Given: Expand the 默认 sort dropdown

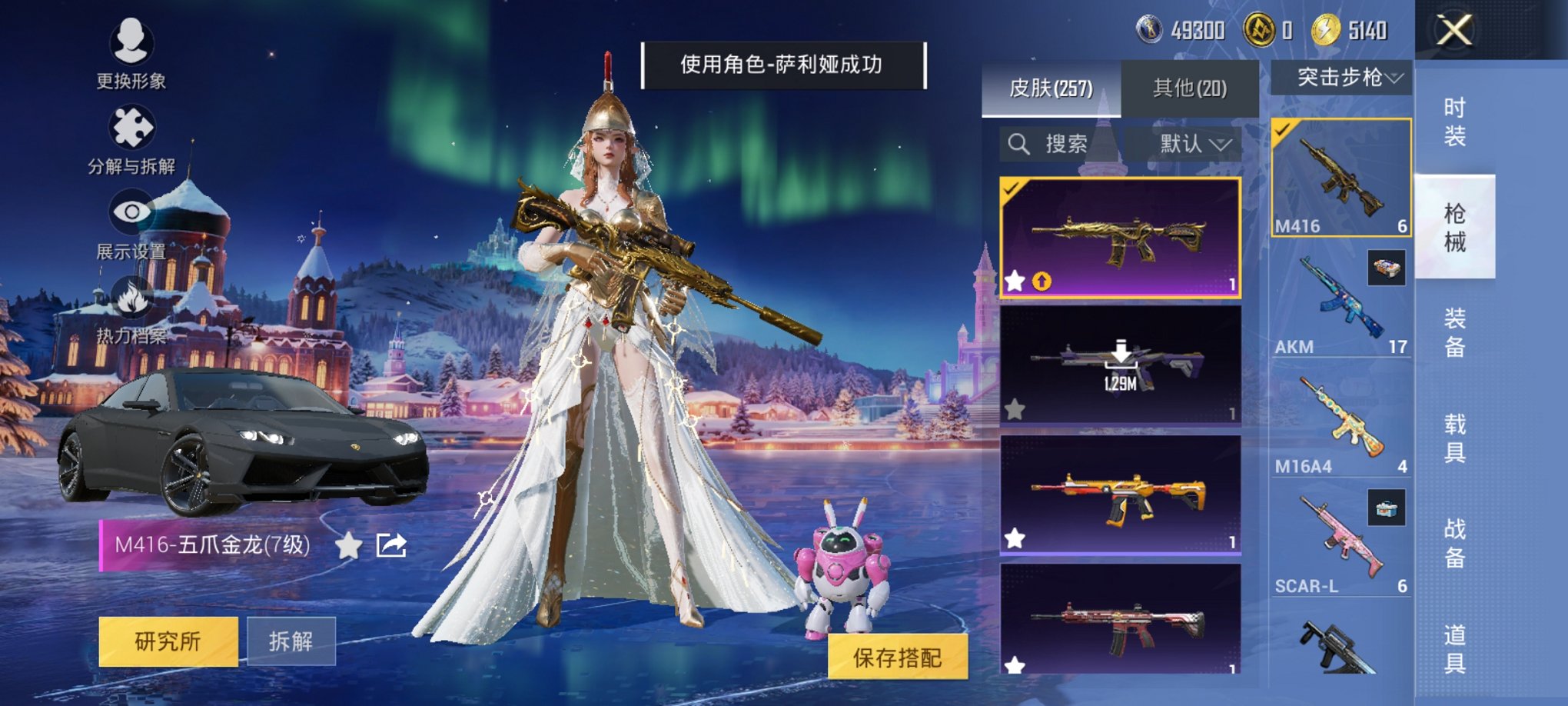Looking at the screenshot, I should click(1194, 143).
